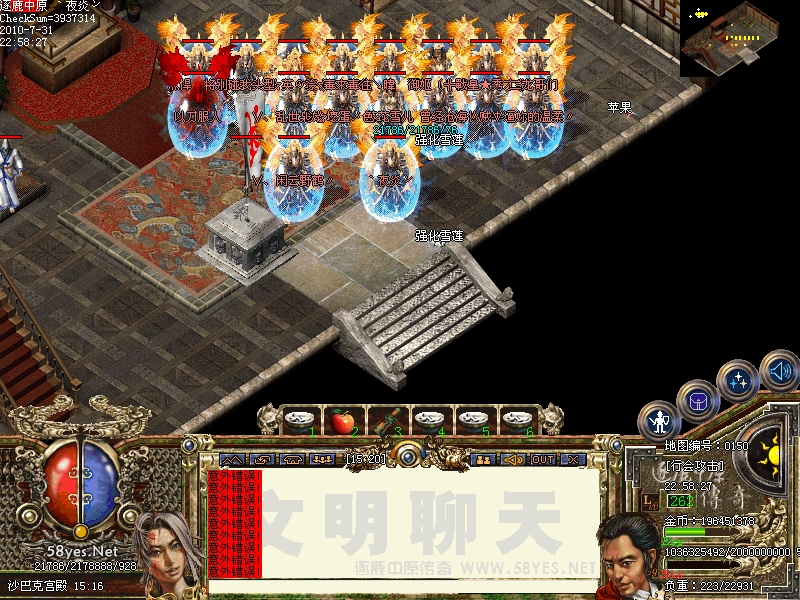Screen dimensions: 800x600
Task: Click the mountain-shaped button above the chat
Action: click(x=232, y=459)
